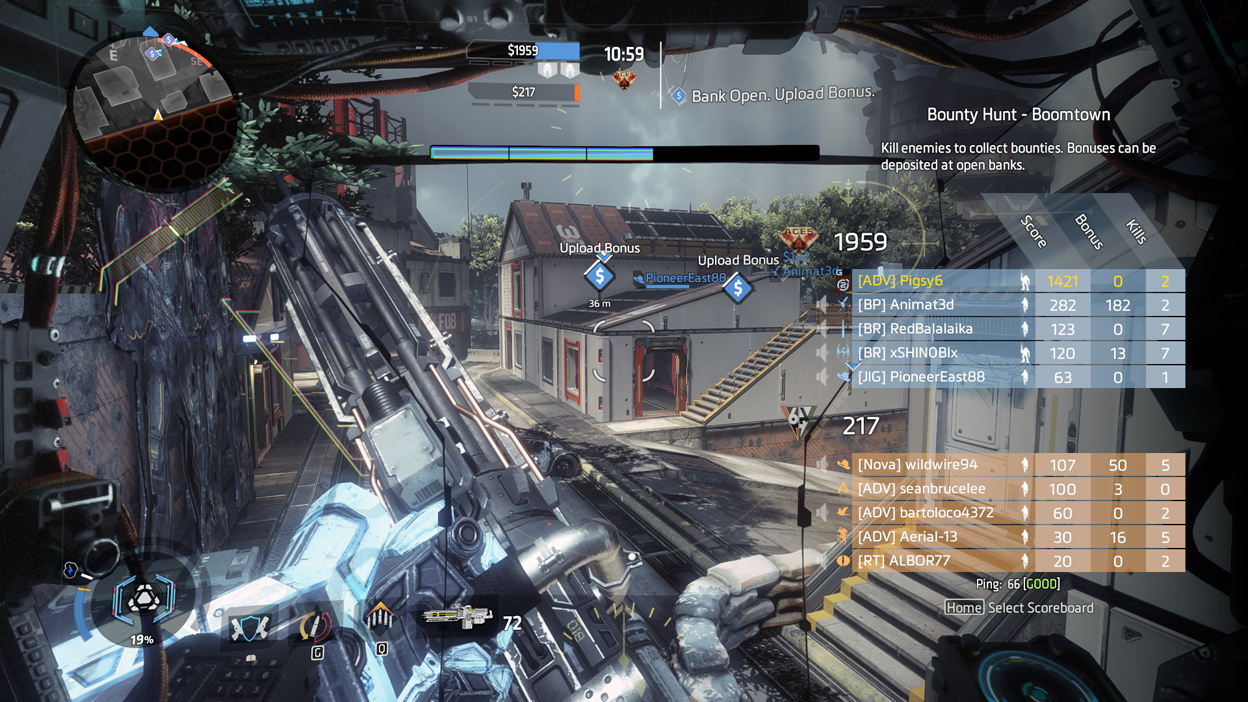Click the Aces team emblem above 1959
This screenshot has width=1248, height=702.
click(799, 239)
